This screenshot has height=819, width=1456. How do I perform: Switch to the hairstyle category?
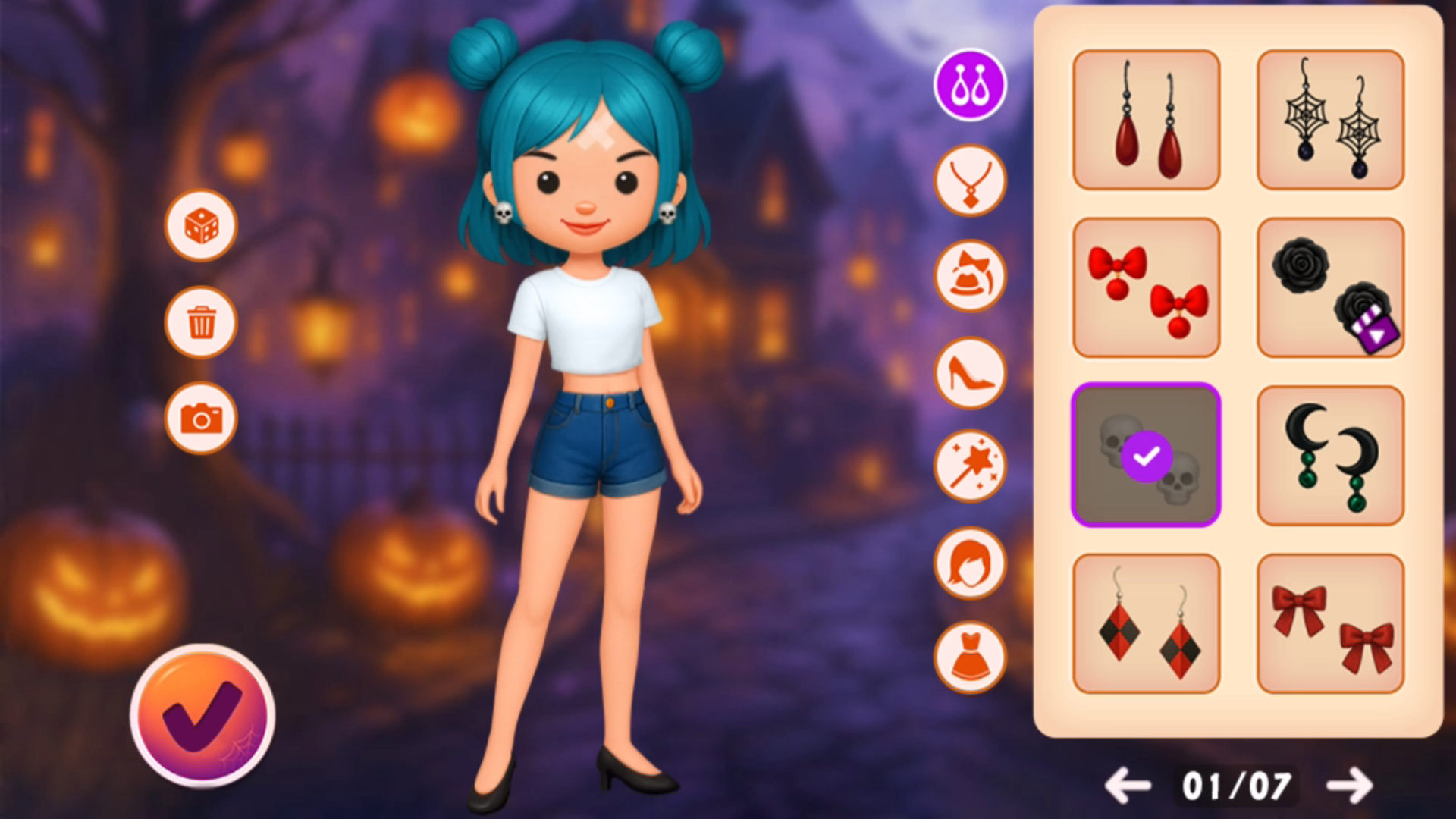tap(970, 563)
